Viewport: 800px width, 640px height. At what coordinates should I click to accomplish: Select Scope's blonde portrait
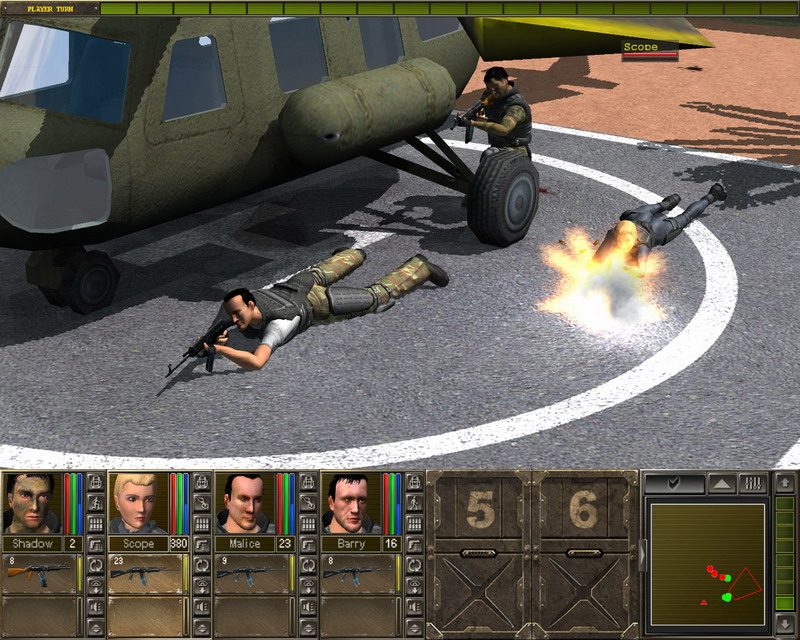[x=137, y=503]
